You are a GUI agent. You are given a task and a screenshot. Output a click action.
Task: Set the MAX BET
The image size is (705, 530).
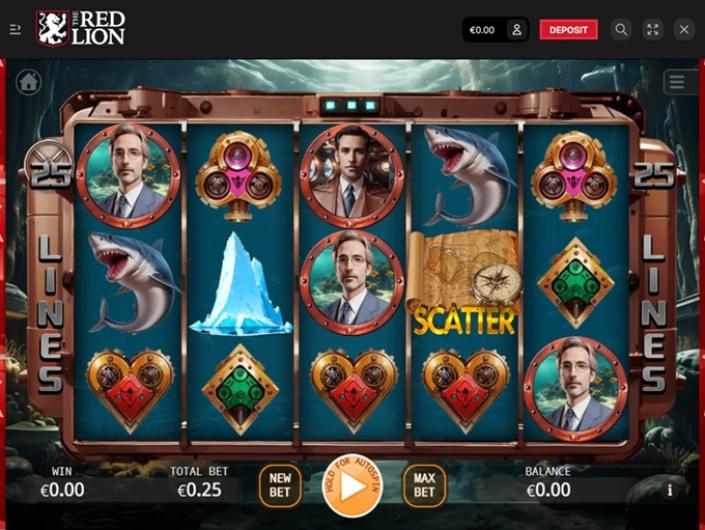point(425,486)
